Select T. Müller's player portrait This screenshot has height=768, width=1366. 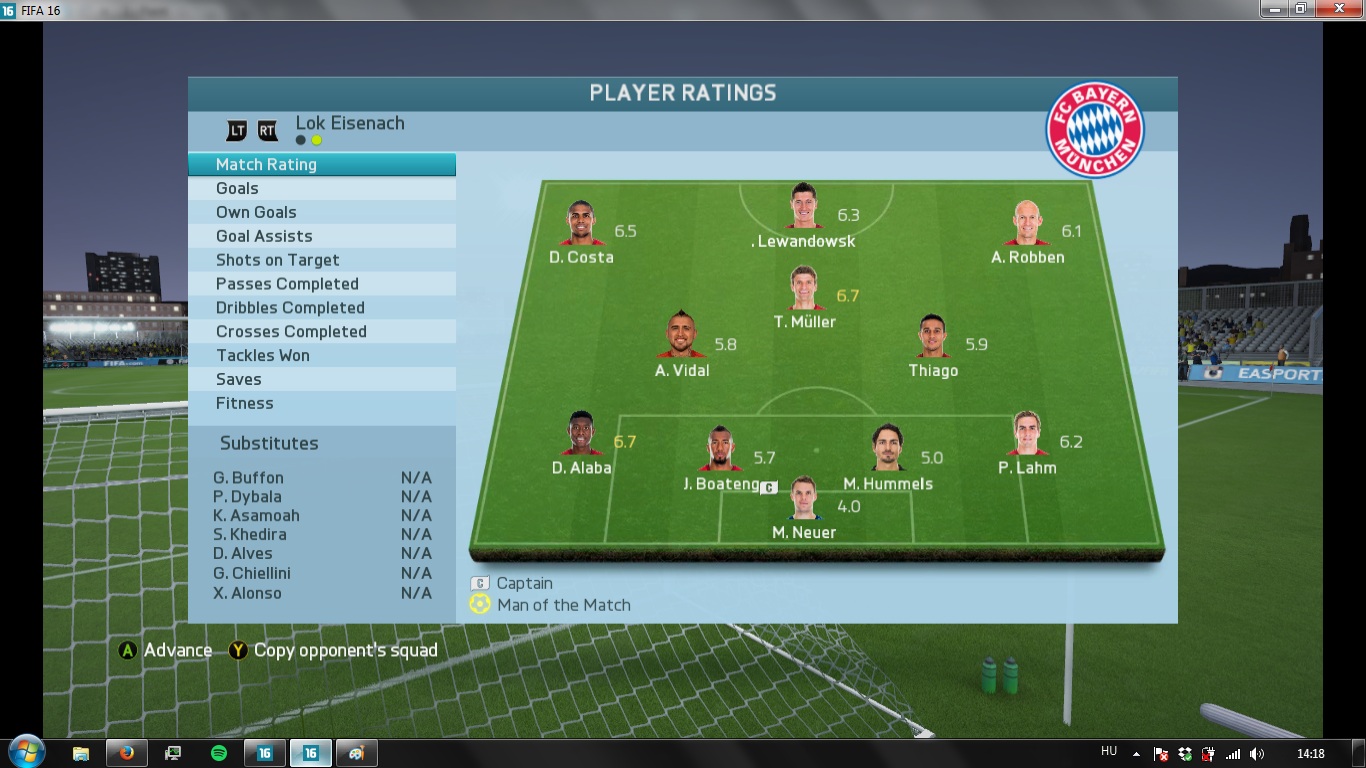pos(804,290)
